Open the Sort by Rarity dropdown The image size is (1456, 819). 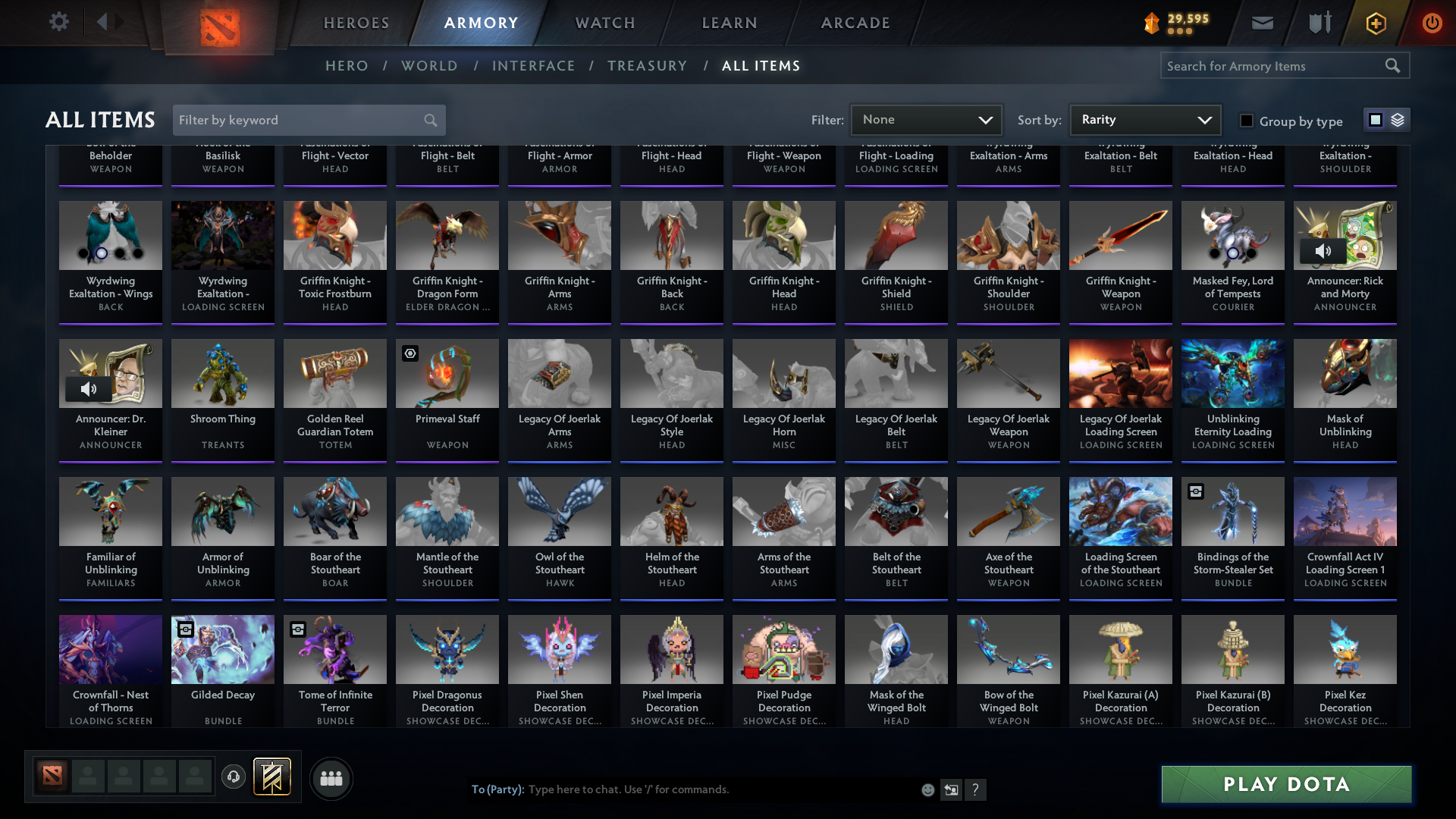tap(1144, 120)
